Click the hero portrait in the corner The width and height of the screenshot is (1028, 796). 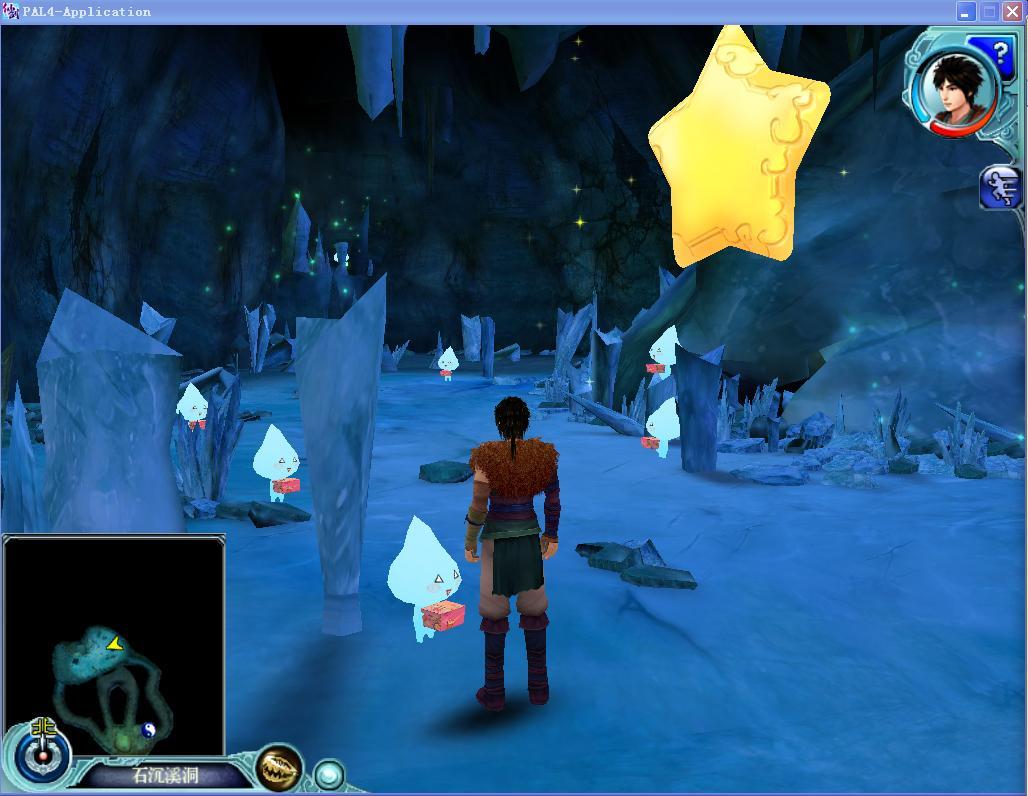956,87
